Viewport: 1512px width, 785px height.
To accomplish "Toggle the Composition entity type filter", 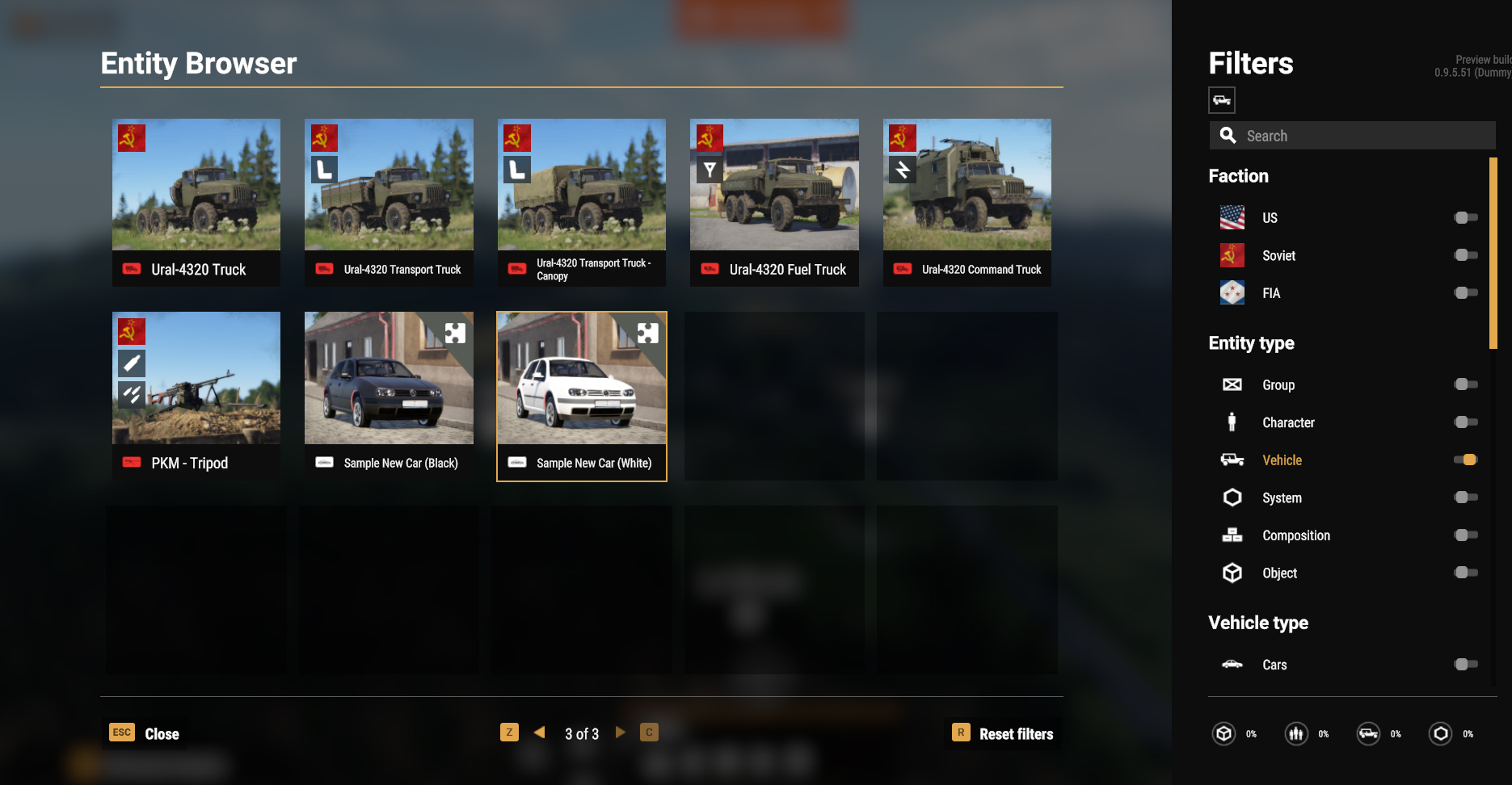I will tap(1465, 535).
